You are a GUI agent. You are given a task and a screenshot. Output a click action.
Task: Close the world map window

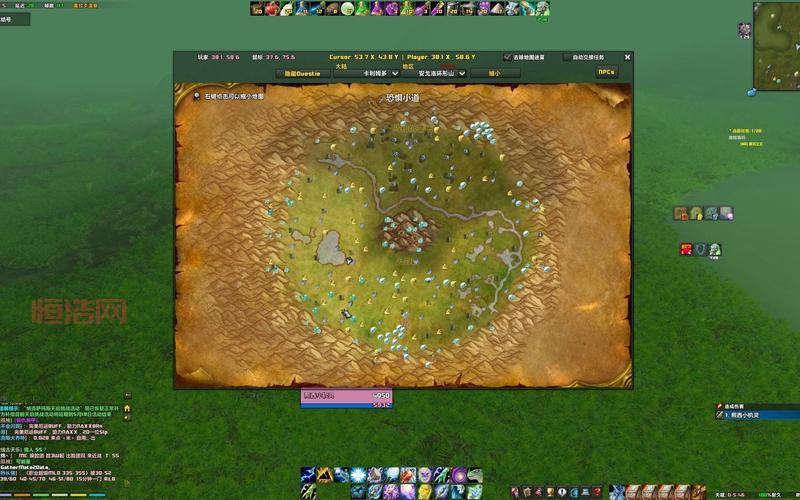627,57
